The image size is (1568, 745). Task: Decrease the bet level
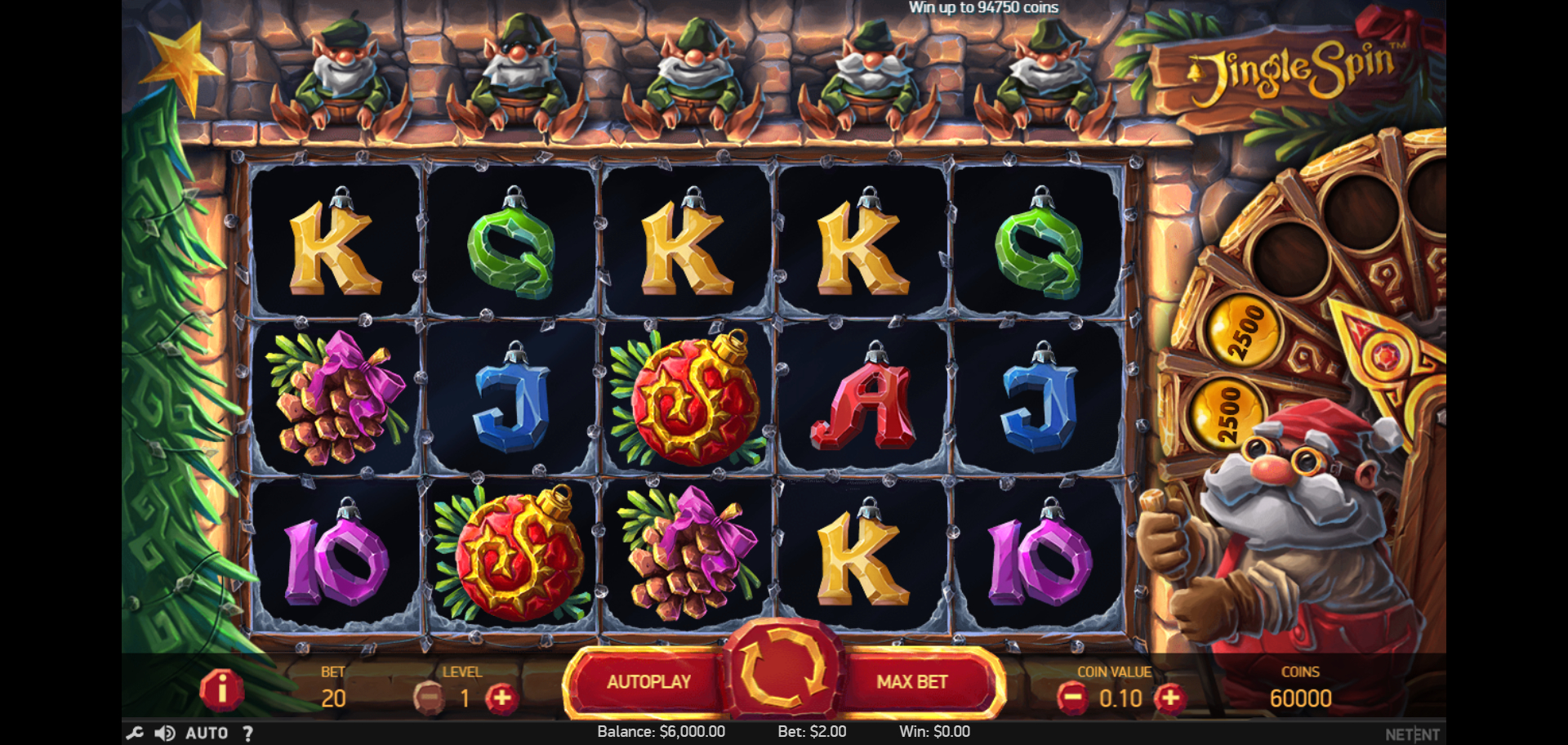[x=429, y=698]
